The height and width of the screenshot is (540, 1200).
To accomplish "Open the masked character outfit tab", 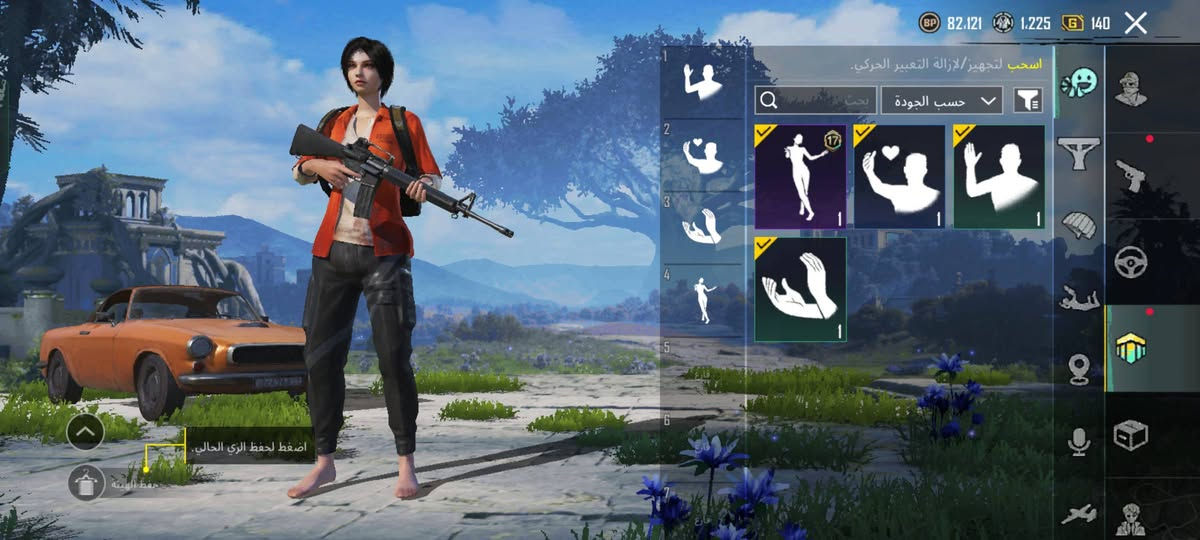I will [x=1130, y=90].
